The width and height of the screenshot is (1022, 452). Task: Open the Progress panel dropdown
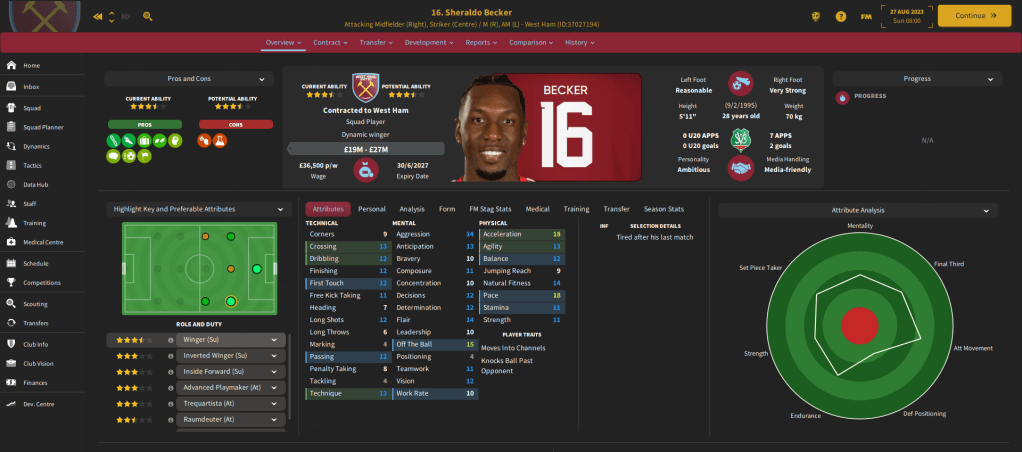pos(917,78)
